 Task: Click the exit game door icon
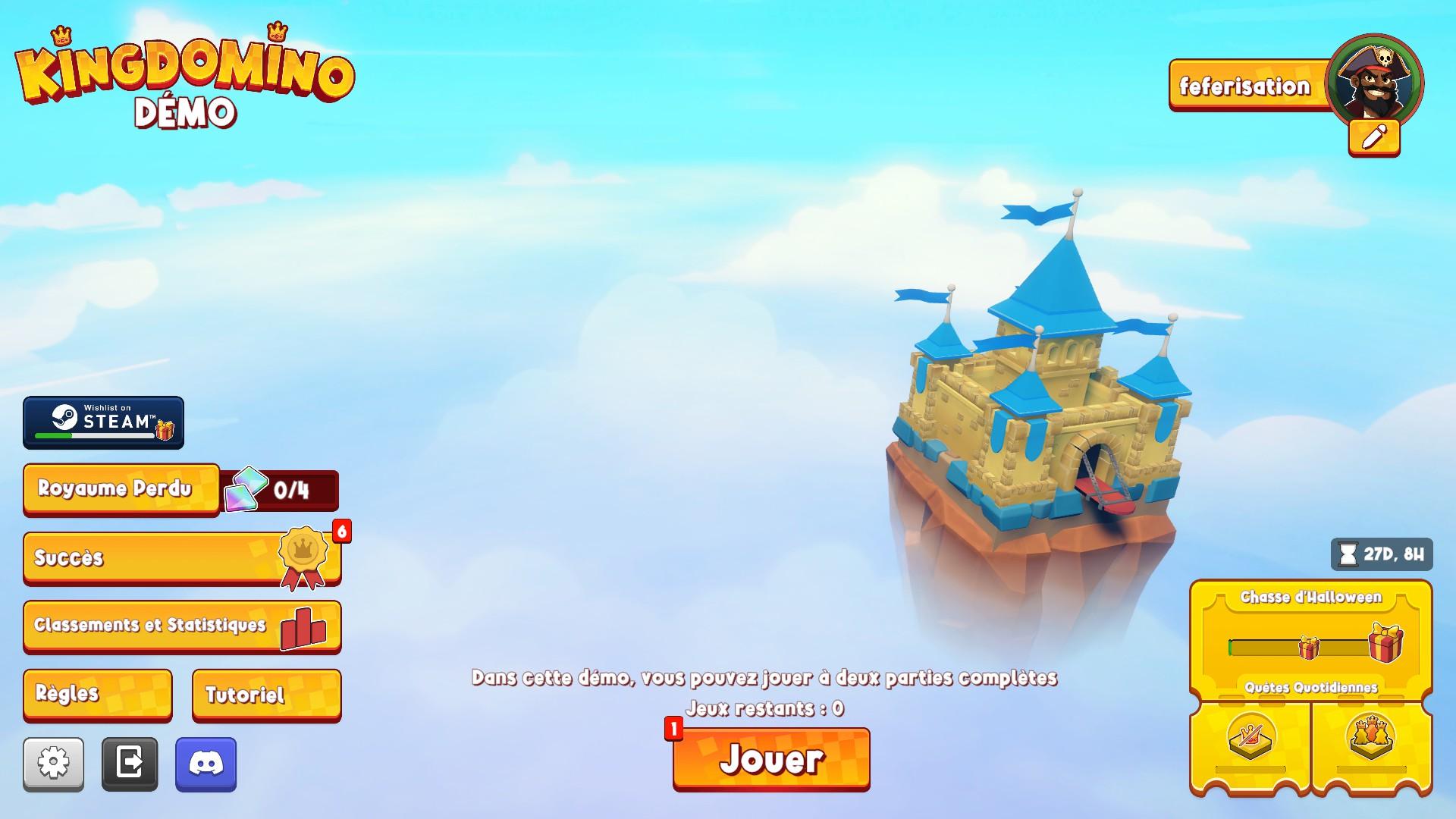click(x=130, y=764)
